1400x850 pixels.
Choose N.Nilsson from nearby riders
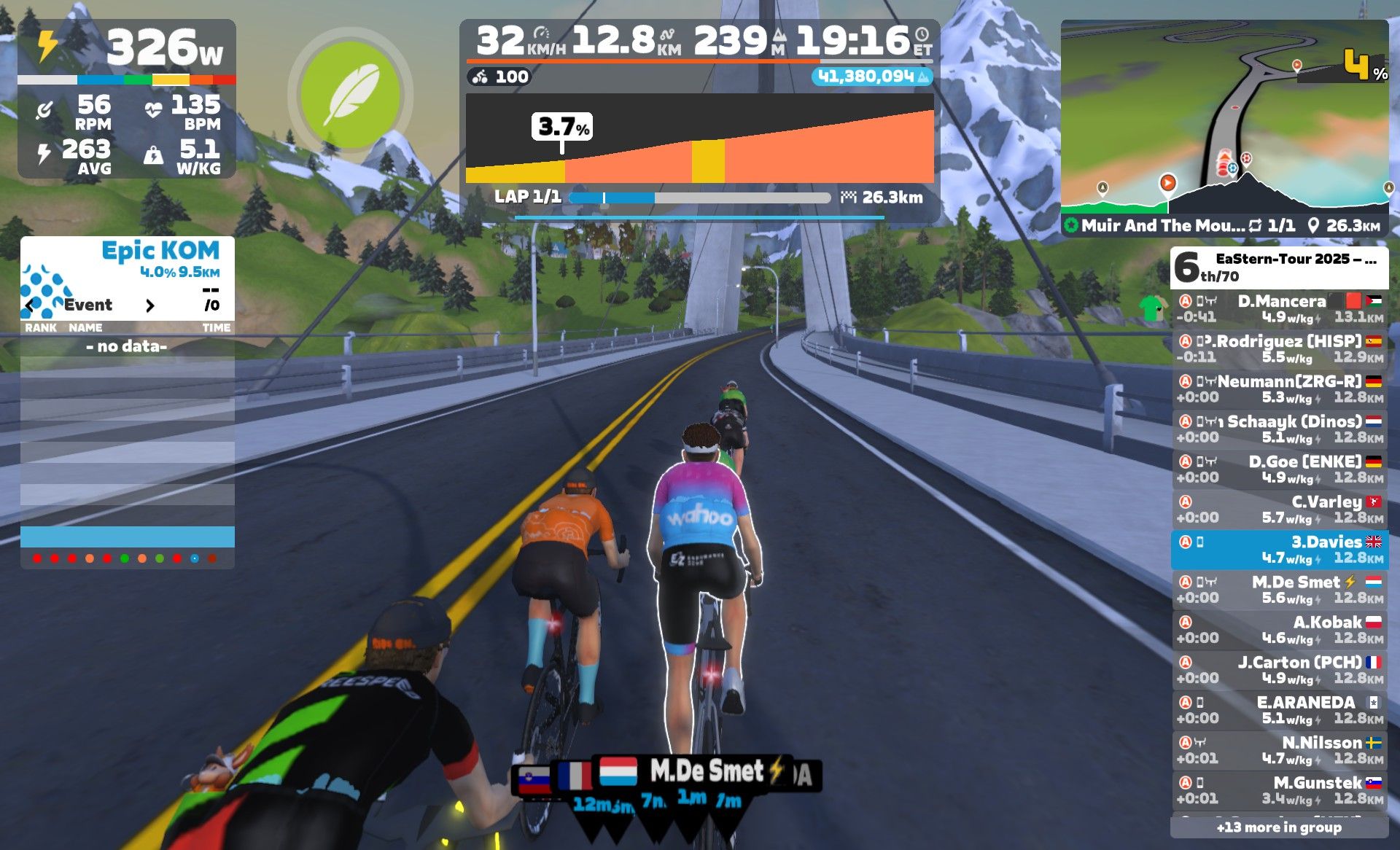pyautogui.click(x=1280, y=749)
